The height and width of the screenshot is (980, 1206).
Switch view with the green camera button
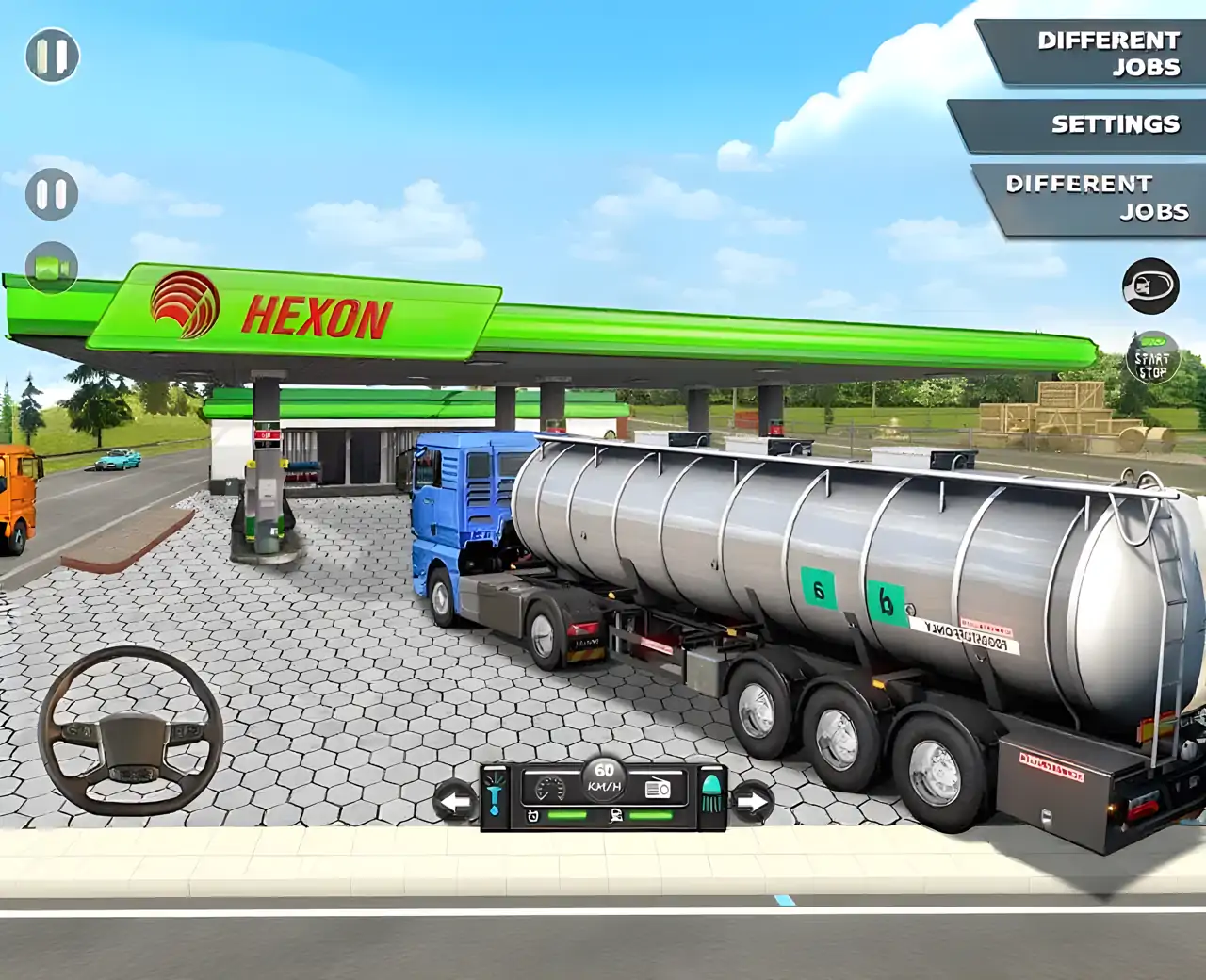click(52, 268)
